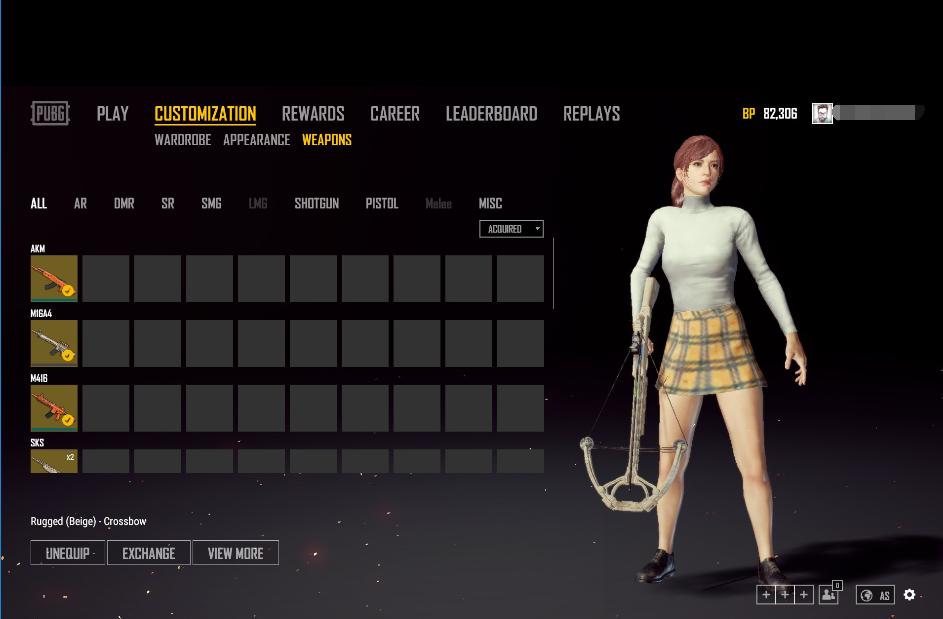Select the AKM weapon skin
Image resolution: width=943 pixels, height=619 pixels.
point(54,278)
